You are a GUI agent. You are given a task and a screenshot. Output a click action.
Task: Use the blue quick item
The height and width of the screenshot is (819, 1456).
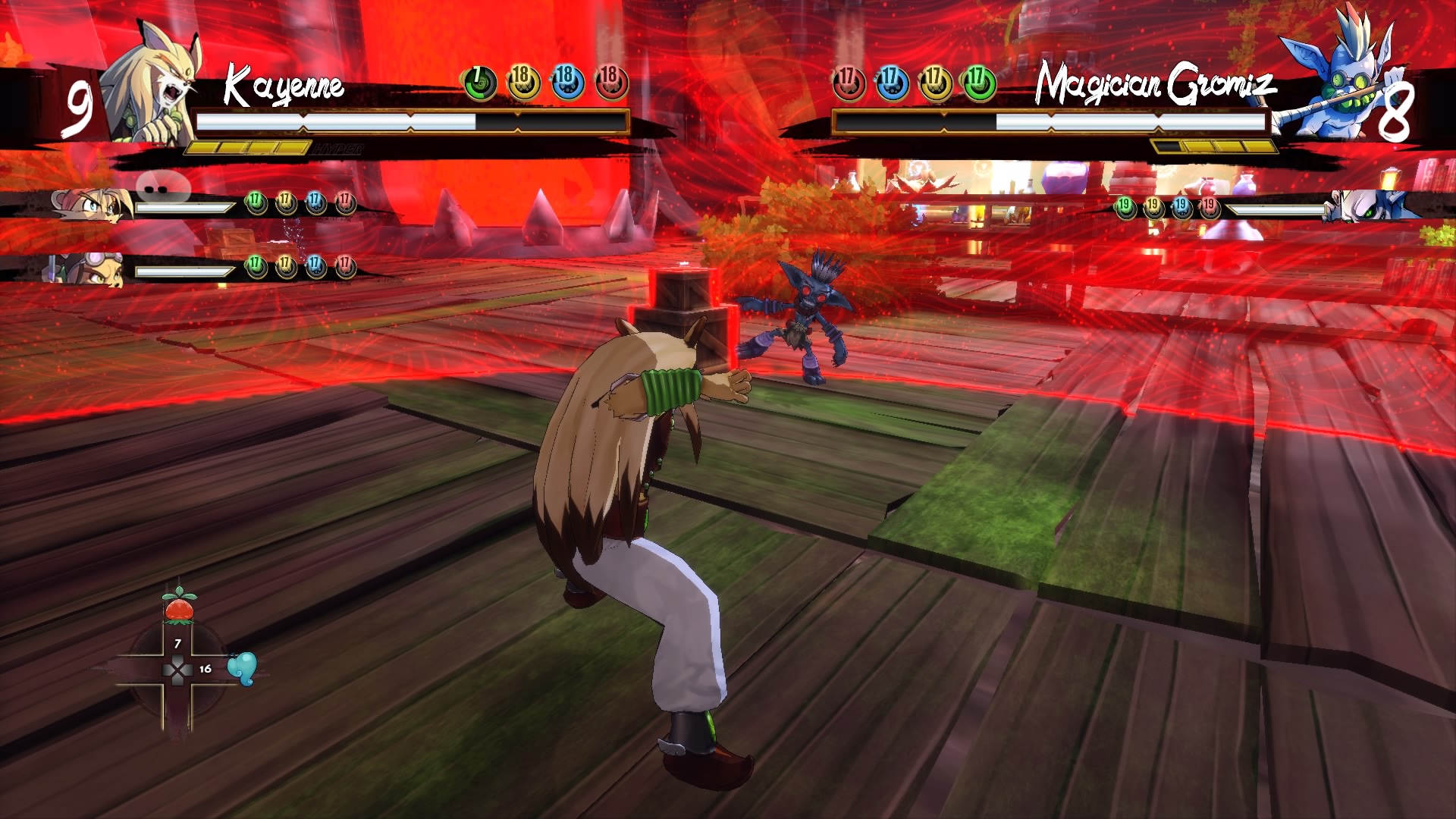(243, 668)
